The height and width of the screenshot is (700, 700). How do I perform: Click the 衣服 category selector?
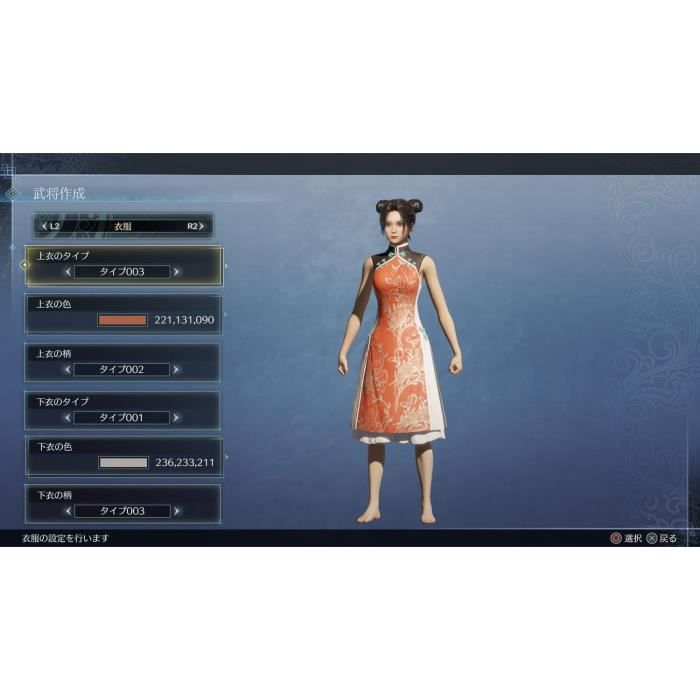122,226
